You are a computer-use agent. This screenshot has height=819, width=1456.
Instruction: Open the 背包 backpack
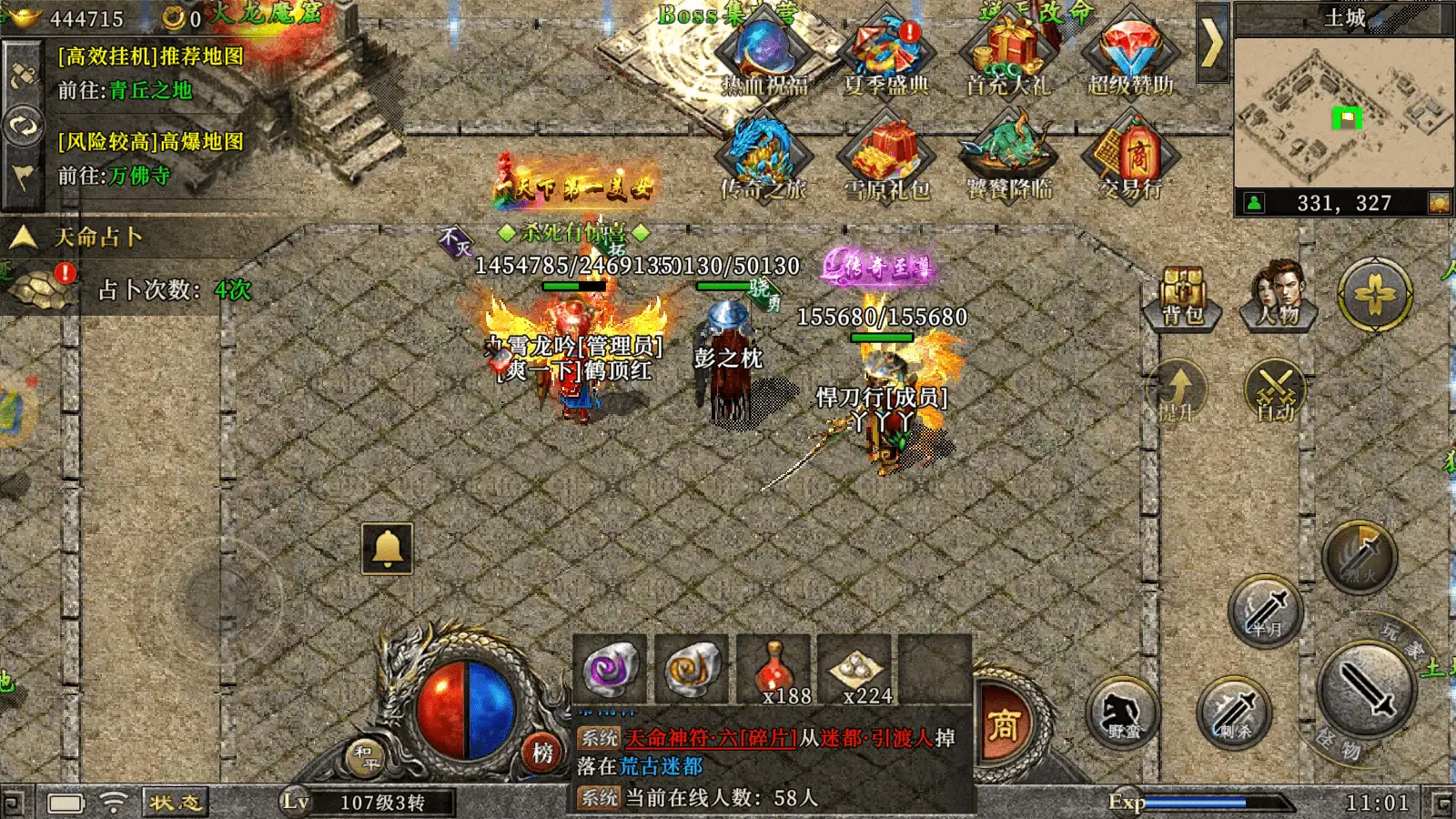coord(1182,295)
